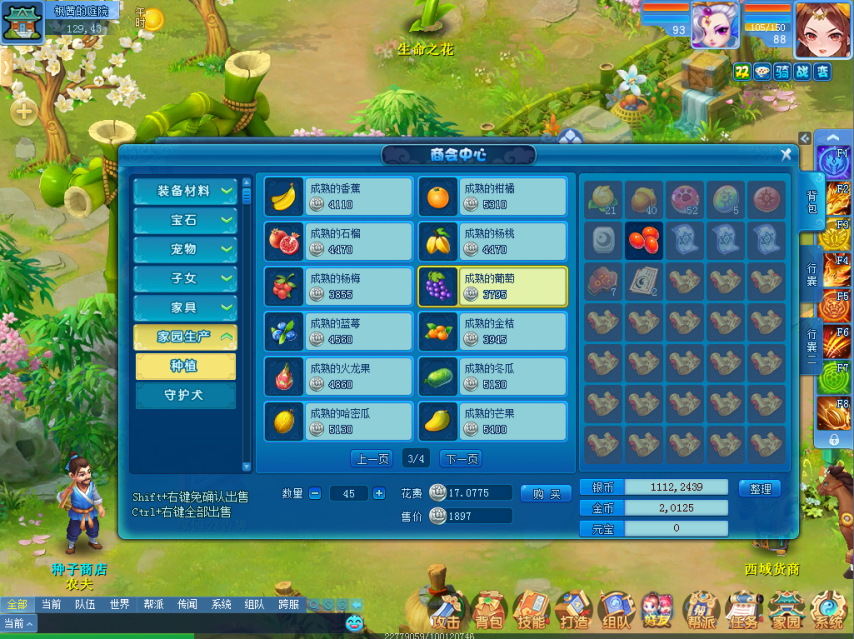The image size is (854, 639).
Task: Open the 系统 system menu icon
Action: click(828, 610)
